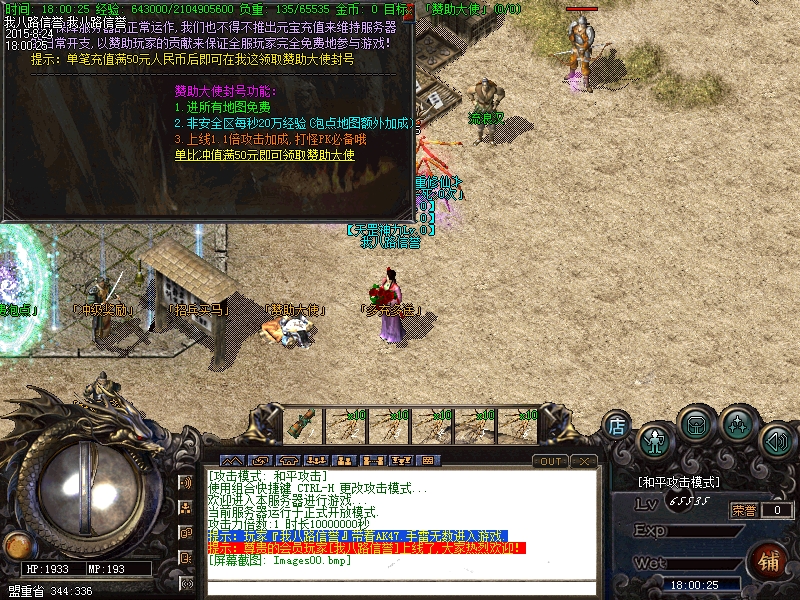Toggle the speaker sound button
The width and height of the screenshot is (800, 600).
pyautogui.click(x=776, y=440)
